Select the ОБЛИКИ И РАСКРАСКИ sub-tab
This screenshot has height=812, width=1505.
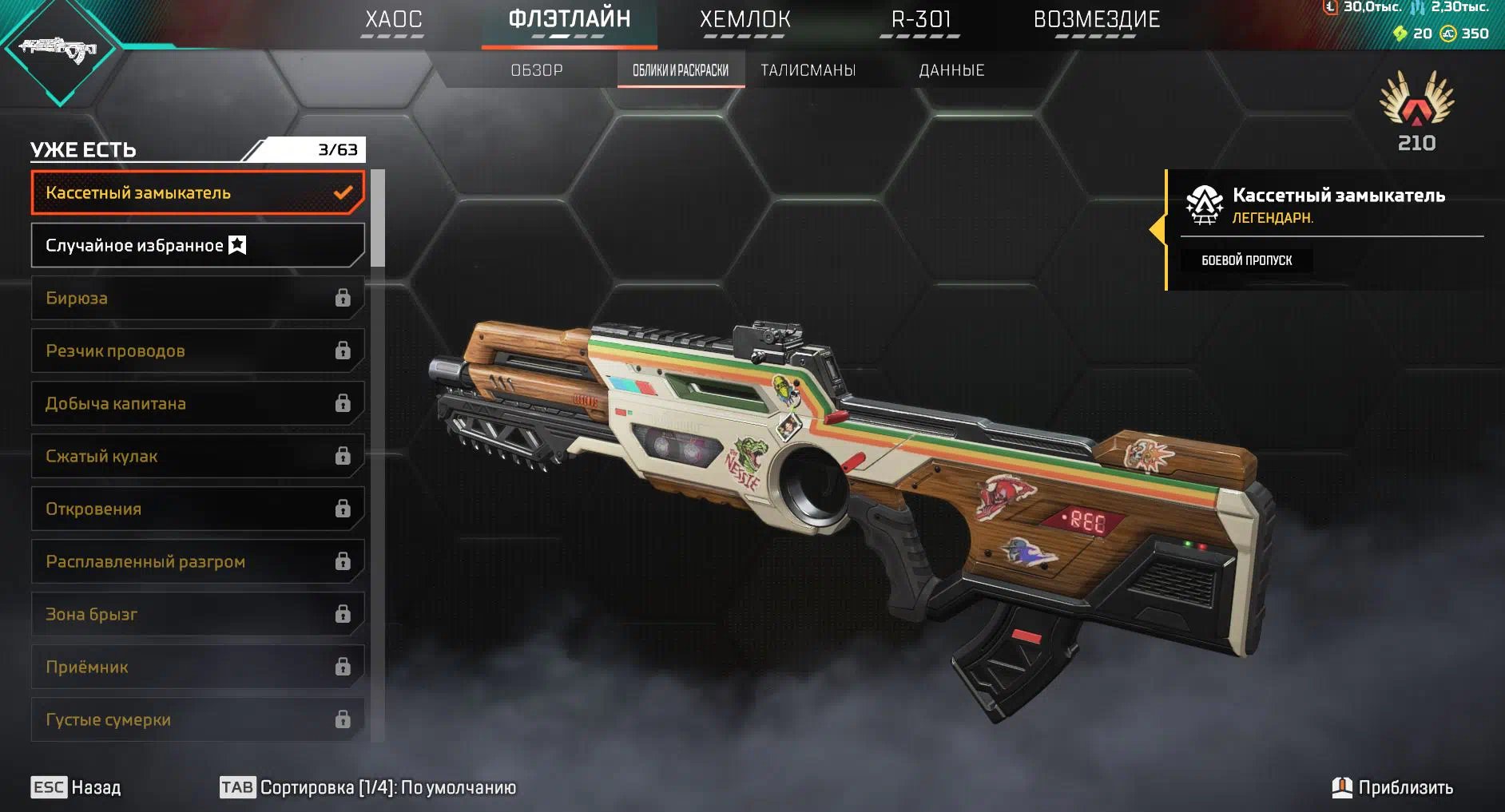click(681, 70)
